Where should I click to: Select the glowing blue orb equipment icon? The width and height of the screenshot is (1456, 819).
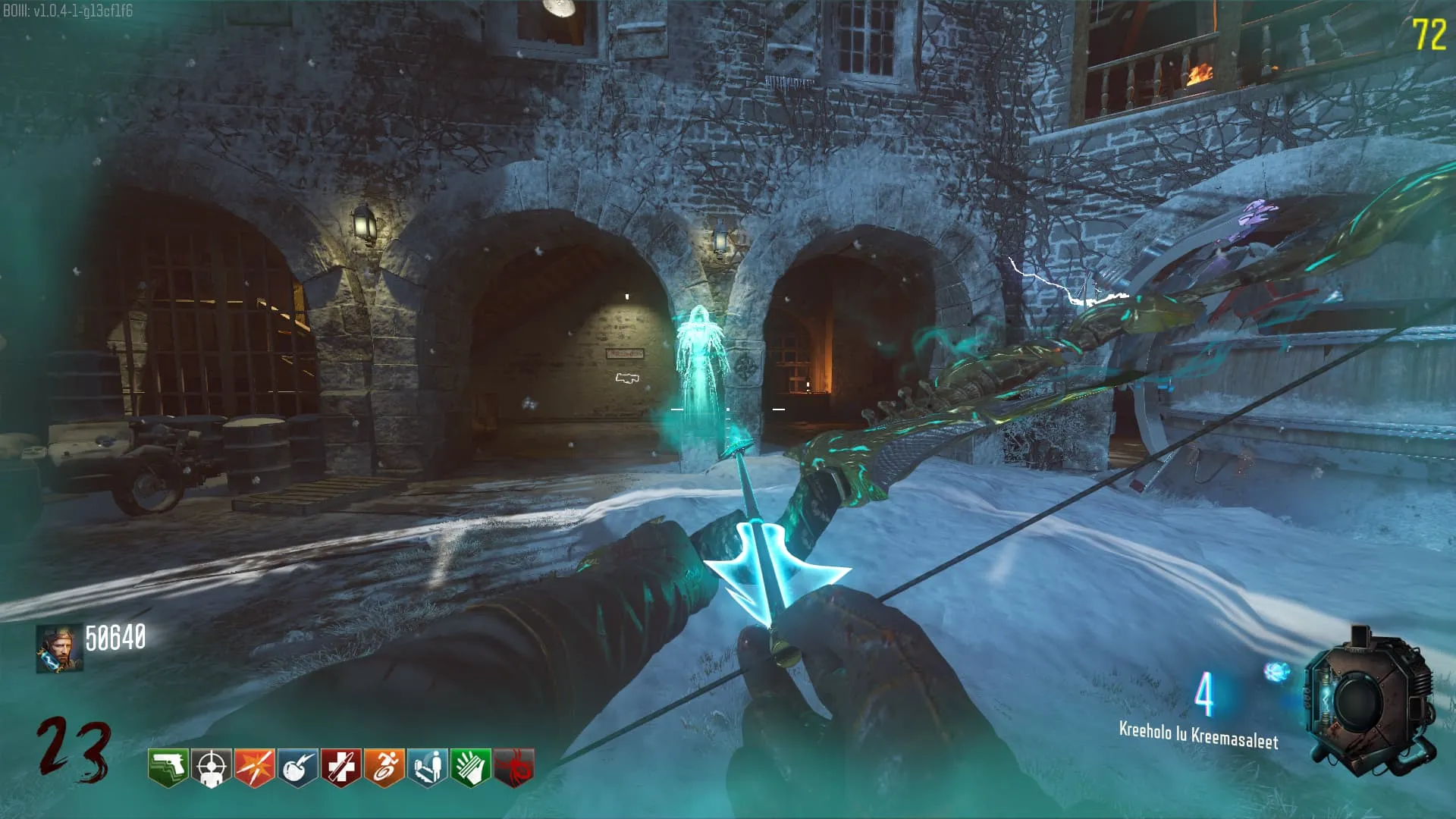pyautogui.click(x=1277, y=671)
